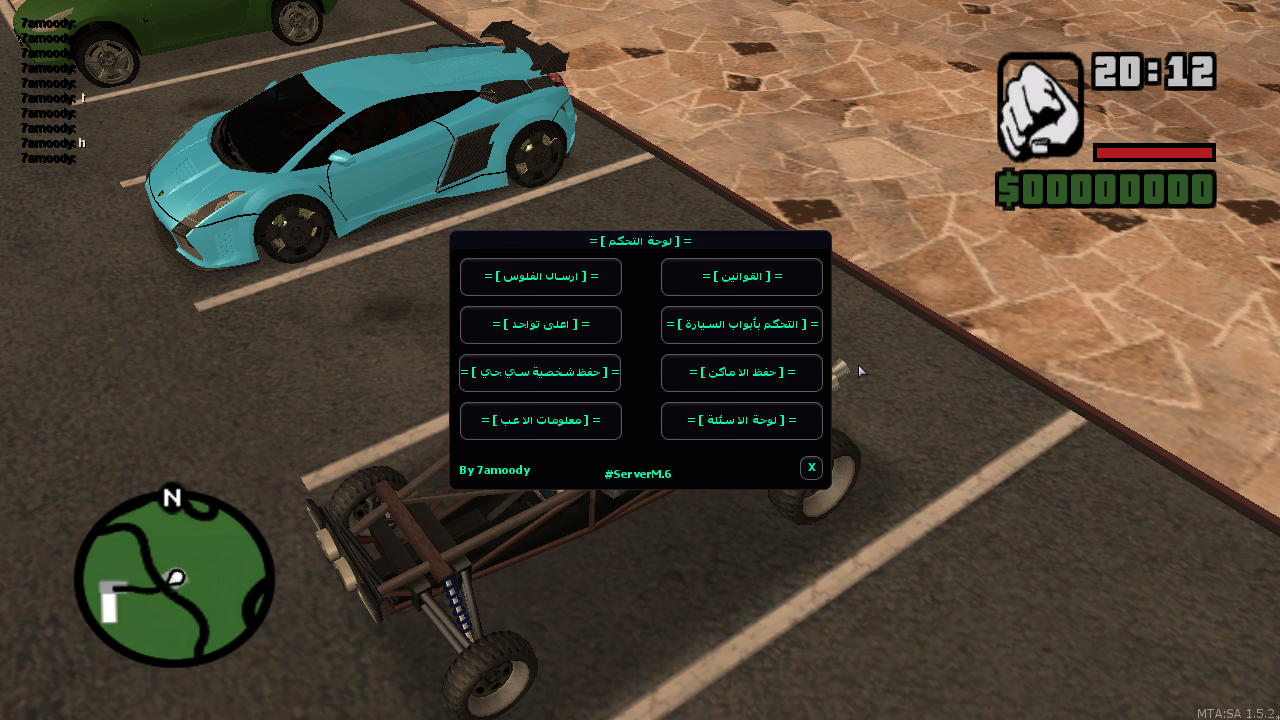Select the اعلى تواجد (top playtime) button

(541, 325)
